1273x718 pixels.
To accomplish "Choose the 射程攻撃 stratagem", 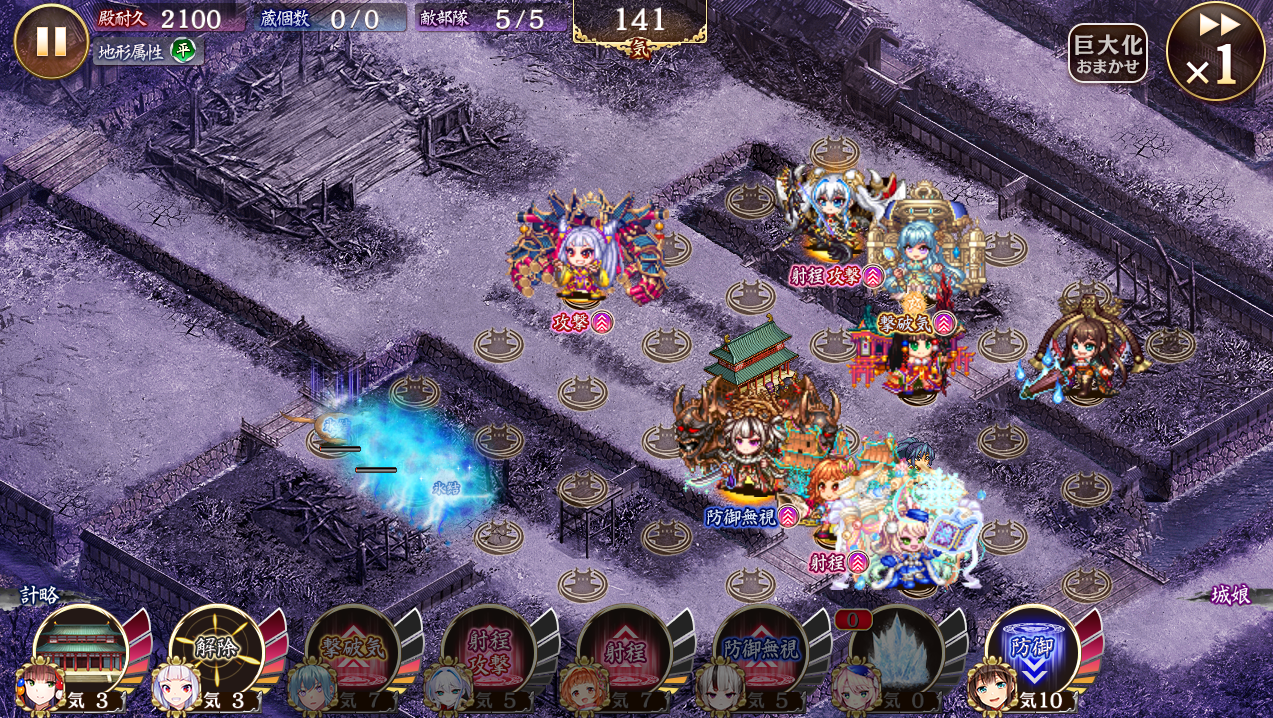I will [x=488, y=652].
